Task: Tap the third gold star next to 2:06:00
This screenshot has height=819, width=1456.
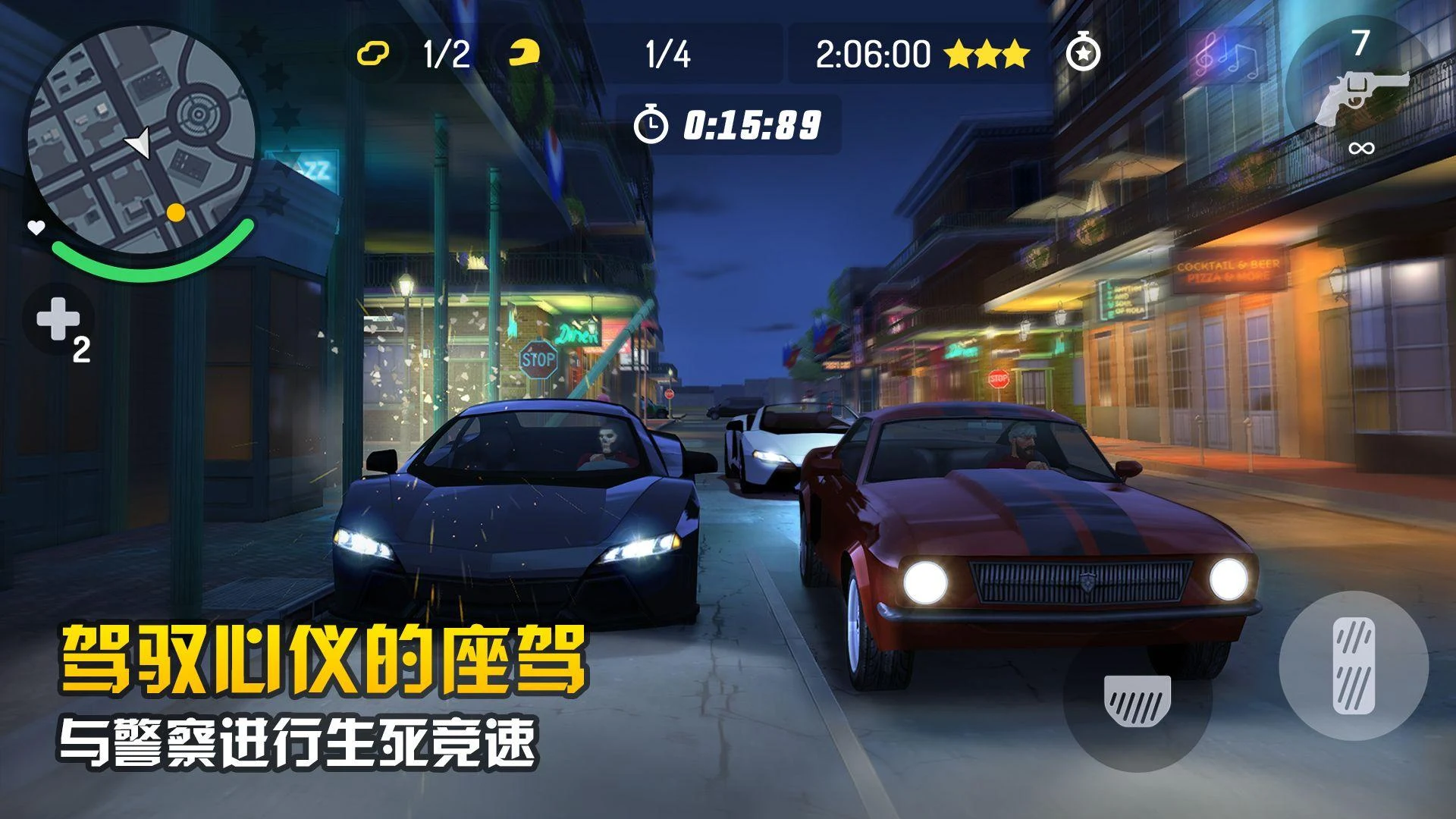Action: click(x=1014, y=54)
